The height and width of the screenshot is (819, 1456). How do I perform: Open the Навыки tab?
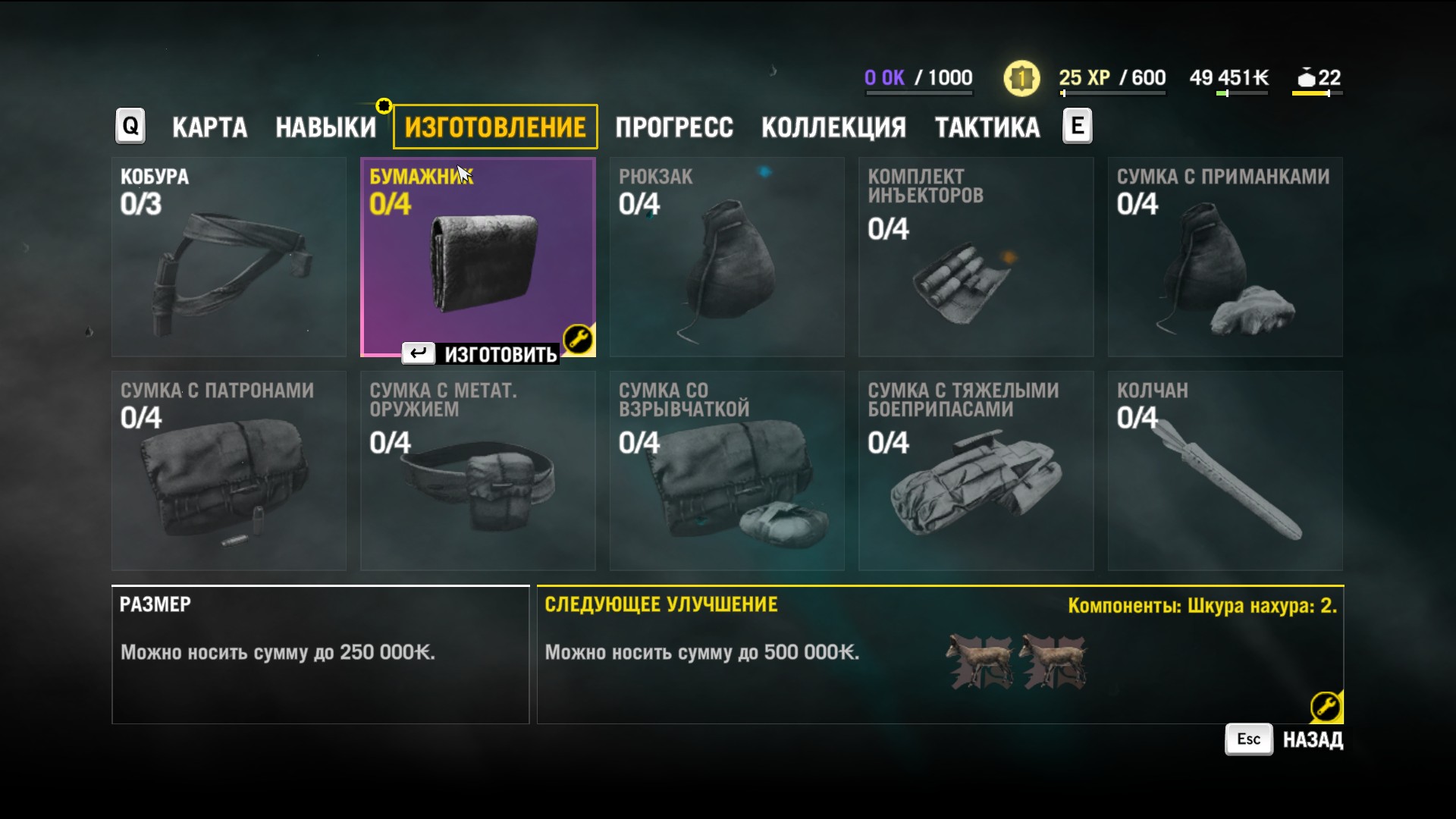325,127
